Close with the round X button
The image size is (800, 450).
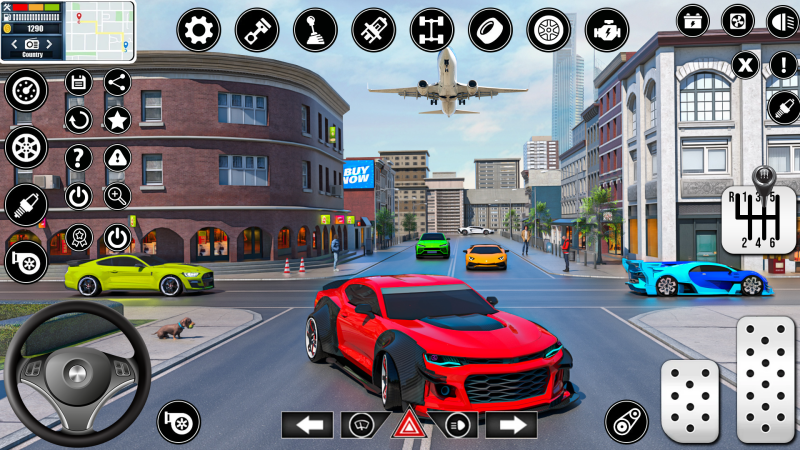pyautogui.click(x=745, y=66)
